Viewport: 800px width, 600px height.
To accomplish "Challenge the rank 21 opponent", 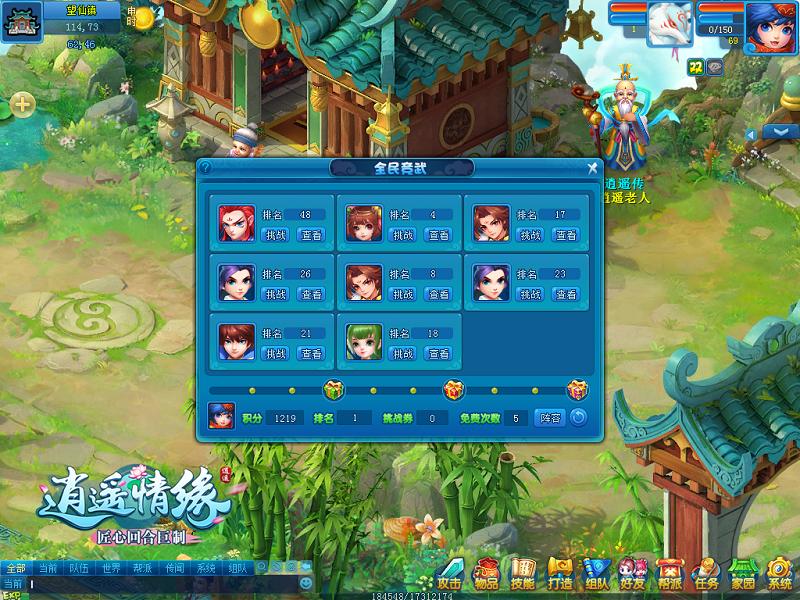I will point(275,353).
